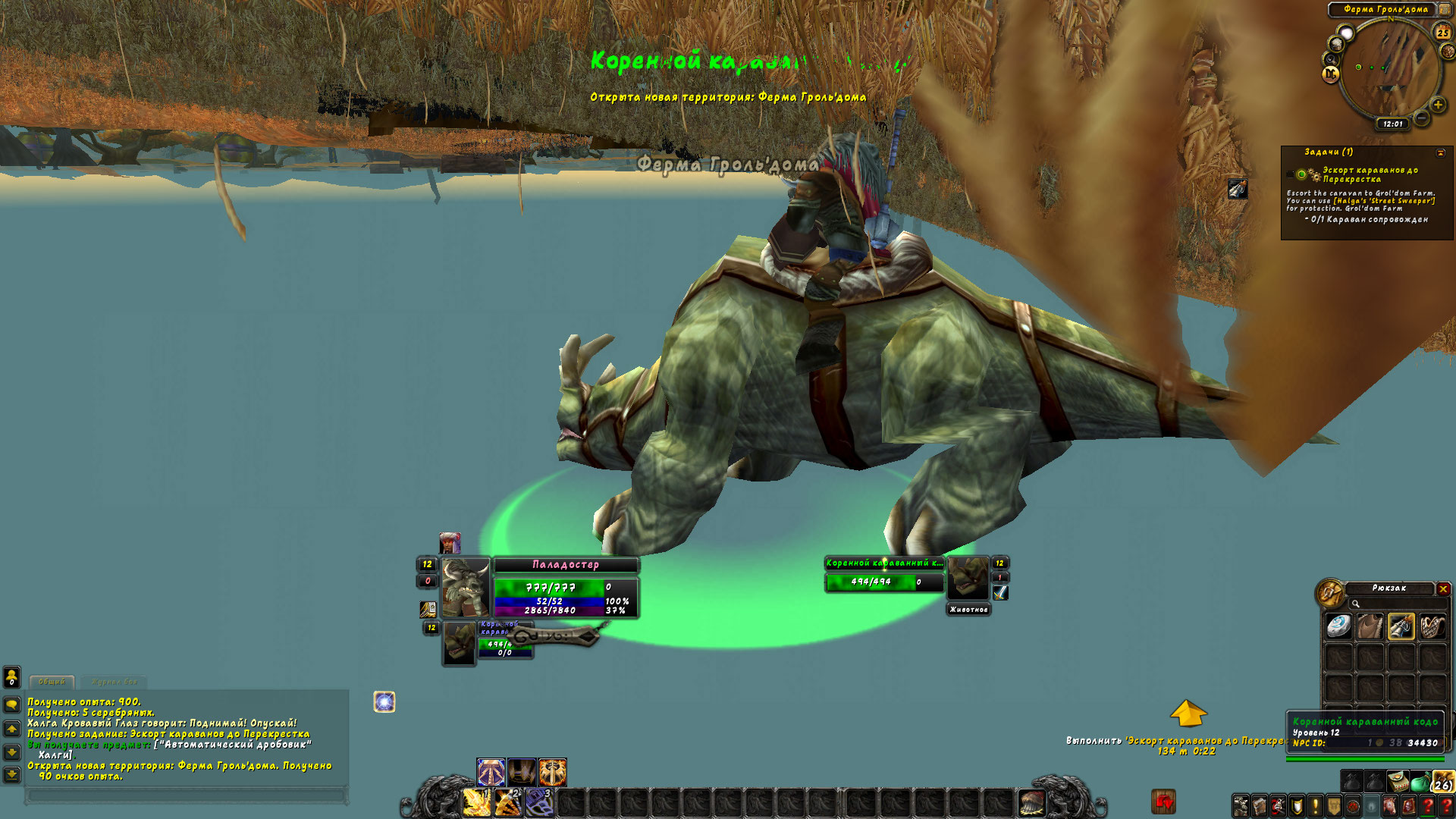1456x819 pixels.
Task: Zoom out the minimap with minus button
Action: 1422,118
